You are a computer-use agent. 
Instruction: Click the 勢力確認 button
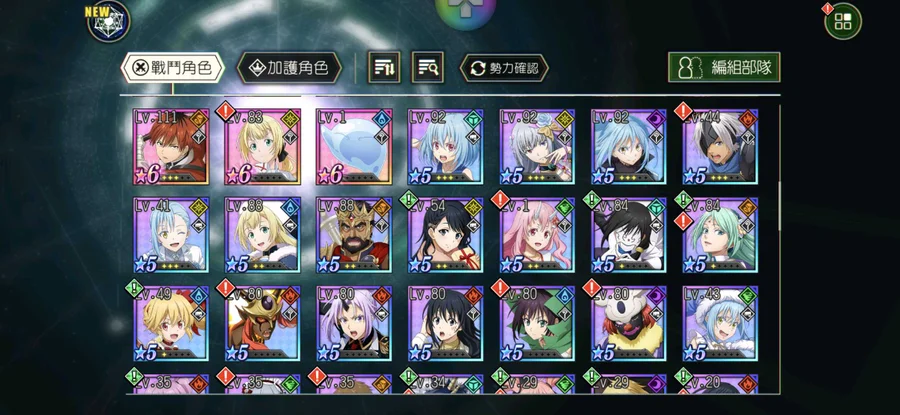coord(504,68)
